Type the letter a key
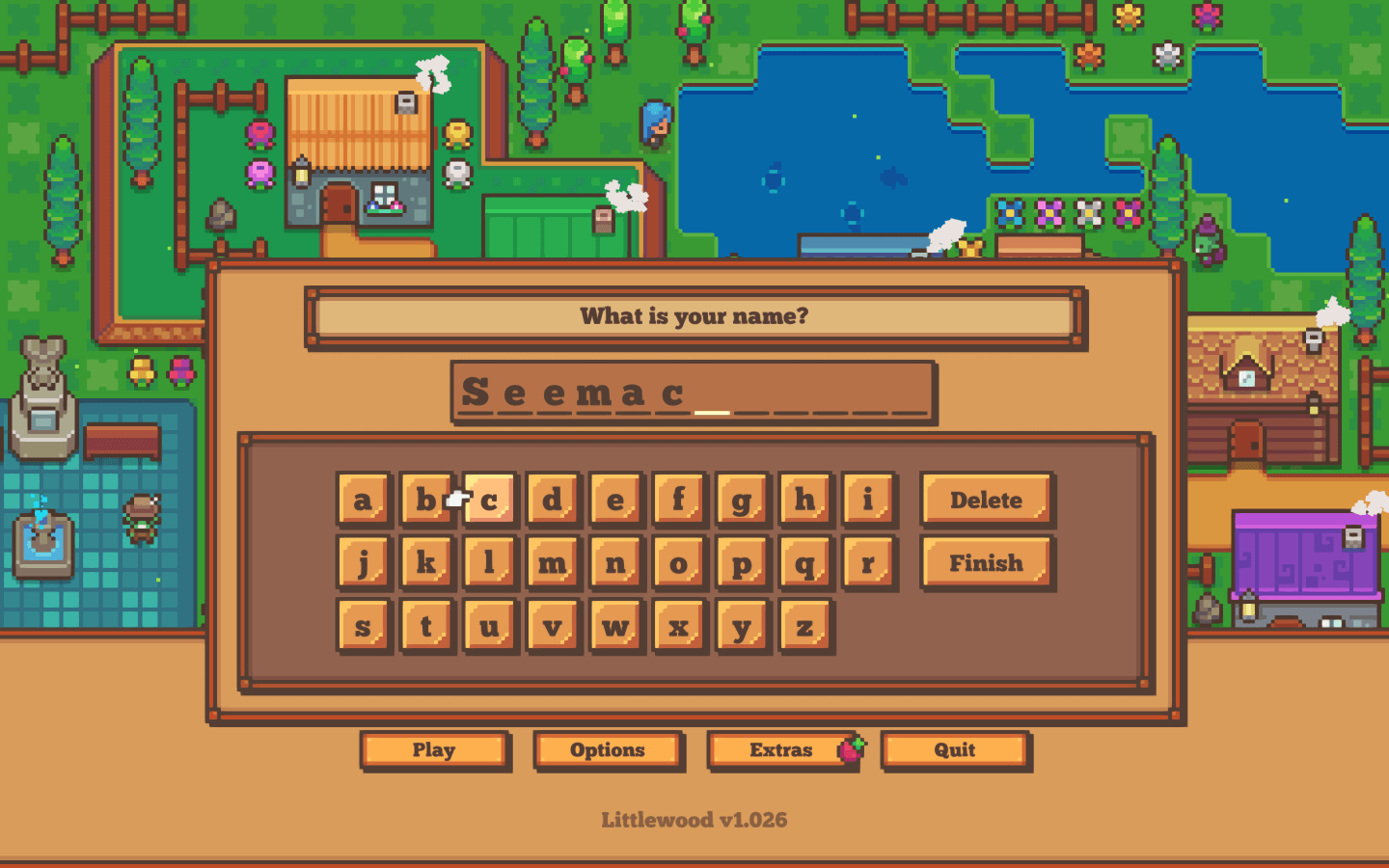The height and width of the screenshot is (868, 1389). pos(364,500)
